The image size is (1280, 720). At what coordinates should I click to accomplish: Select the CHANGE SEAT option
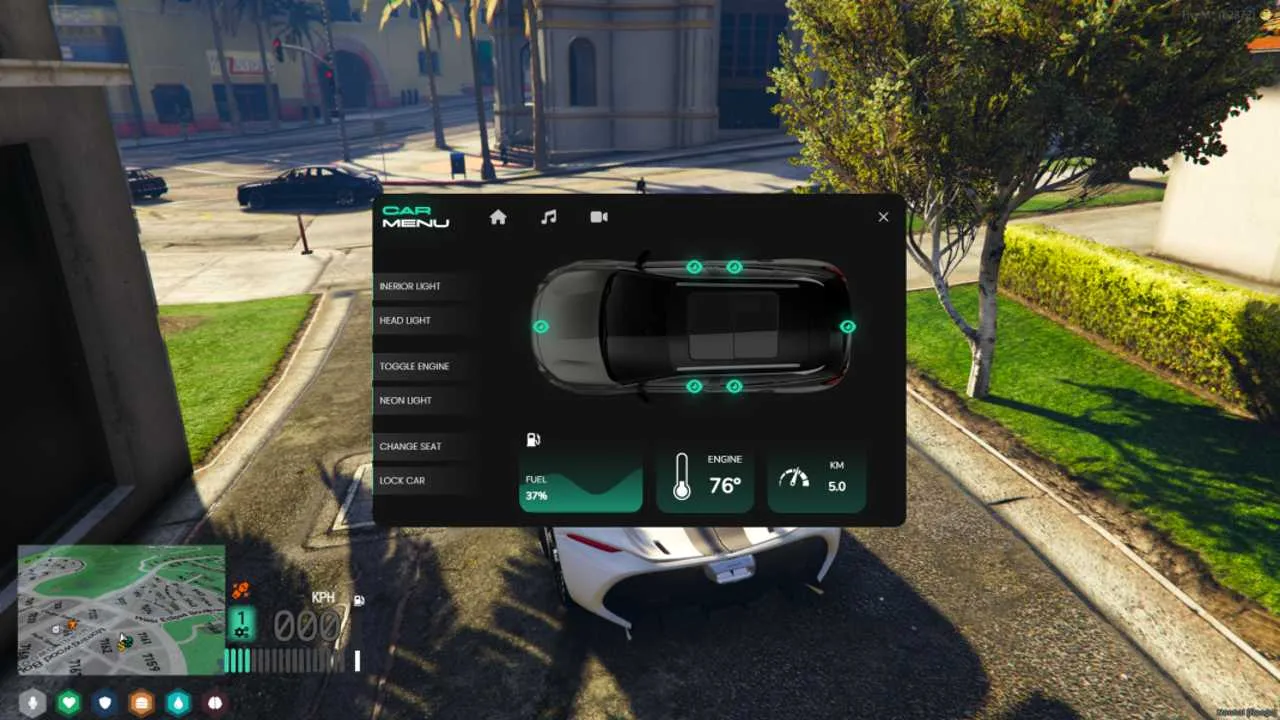(410, 446)
